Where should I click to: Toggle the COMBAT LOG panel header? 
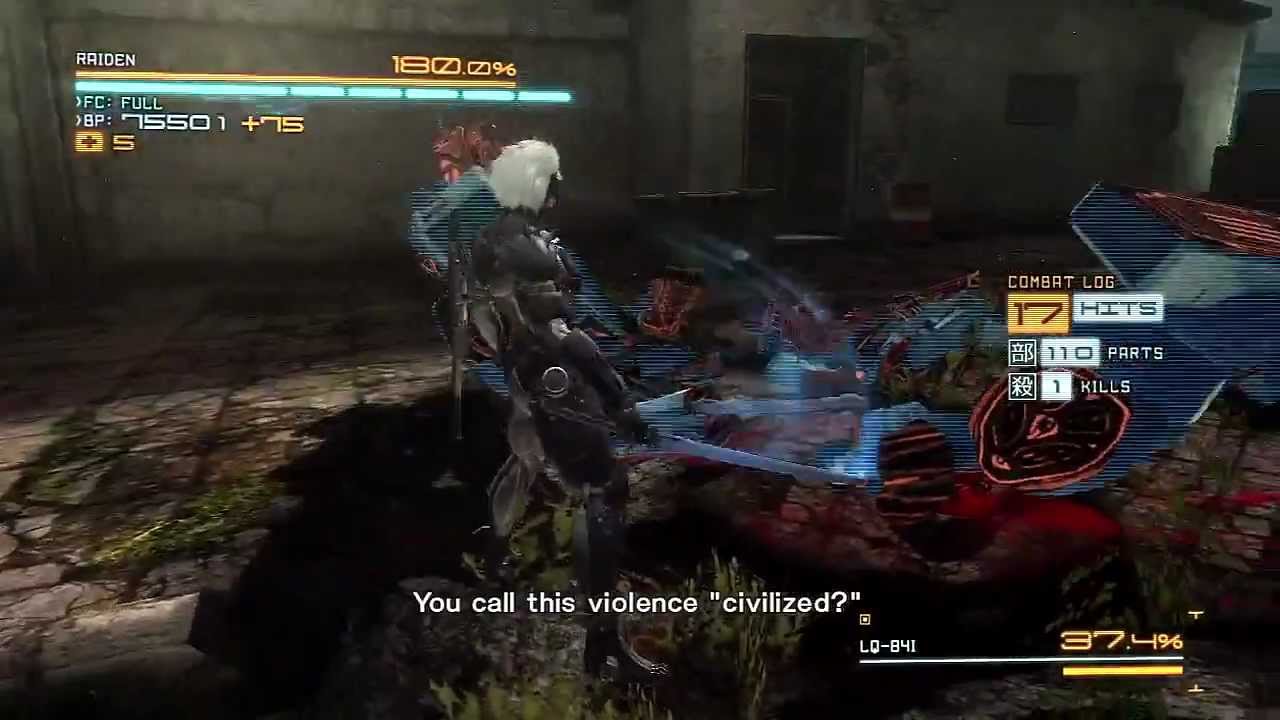[x=1061, y=282]
